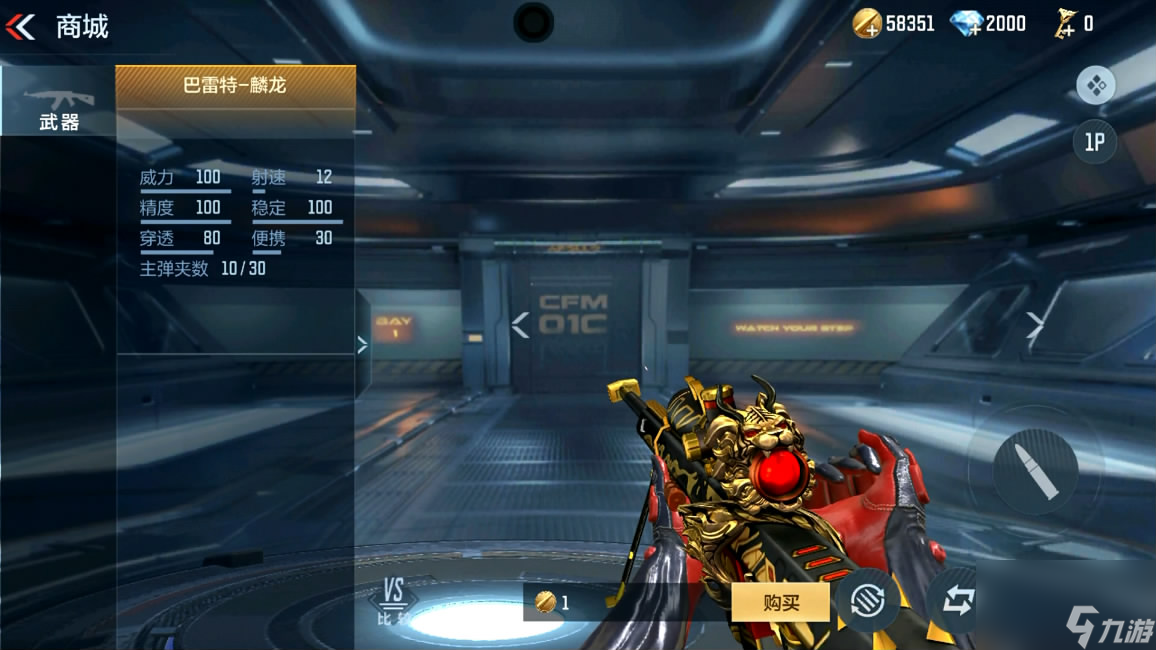Buy the weapon with the 购买 button
This screenshot has height=650, width=1156.
pos(780,602)
